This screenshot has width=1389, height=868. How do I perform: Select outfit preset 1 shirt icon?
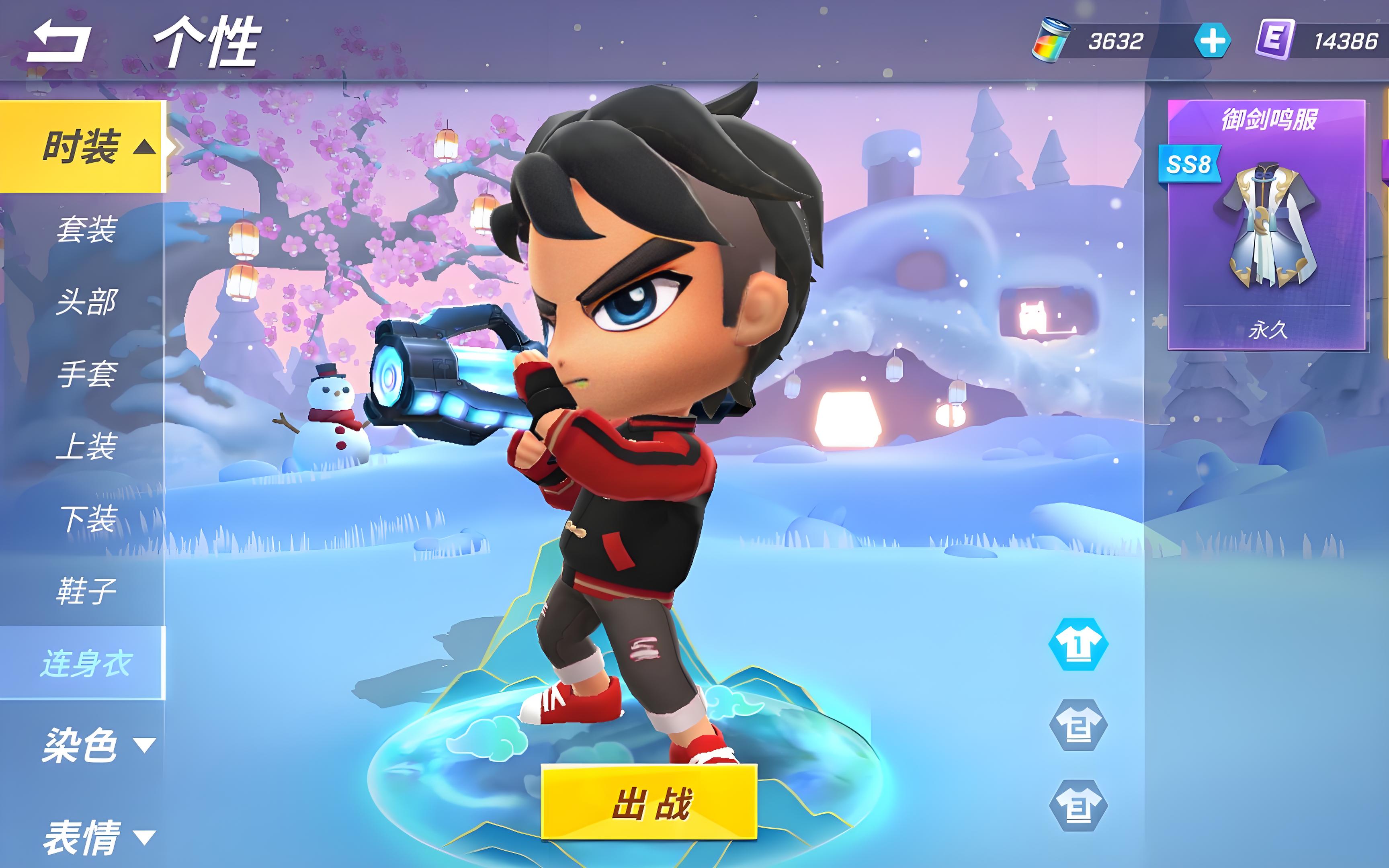1078,645
